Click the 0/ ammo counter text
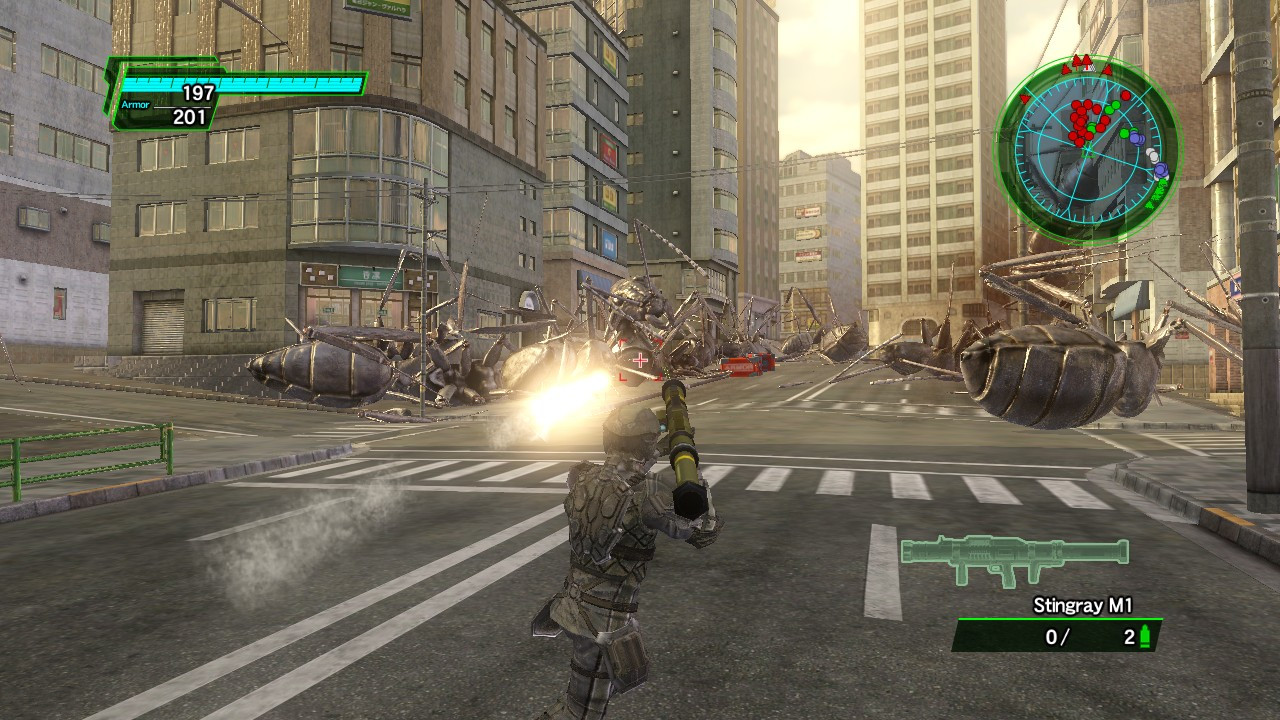 tap(1056, 636)
